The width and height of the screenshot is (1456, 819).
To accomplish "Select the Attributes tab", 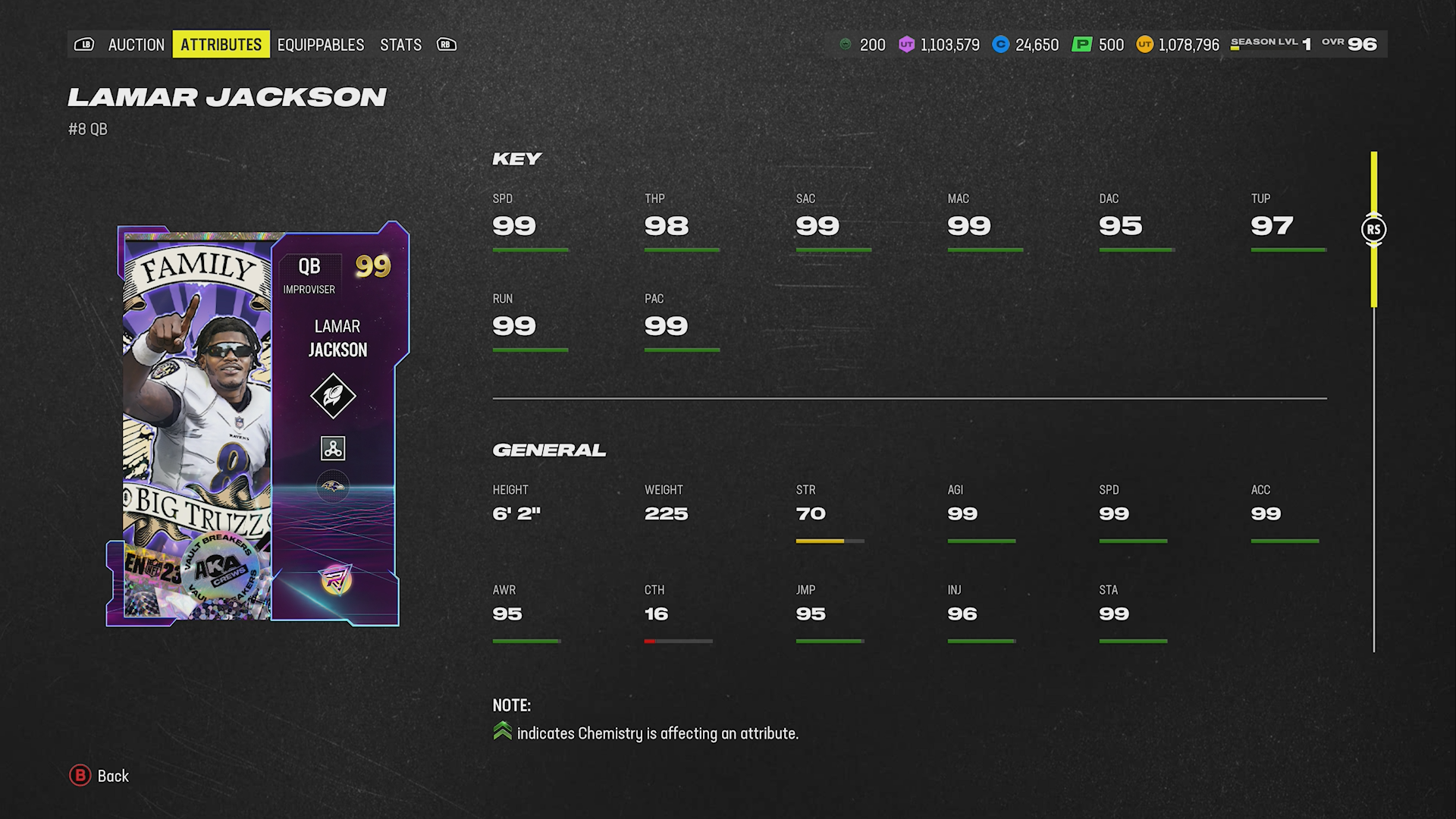I will coord(221,45).
